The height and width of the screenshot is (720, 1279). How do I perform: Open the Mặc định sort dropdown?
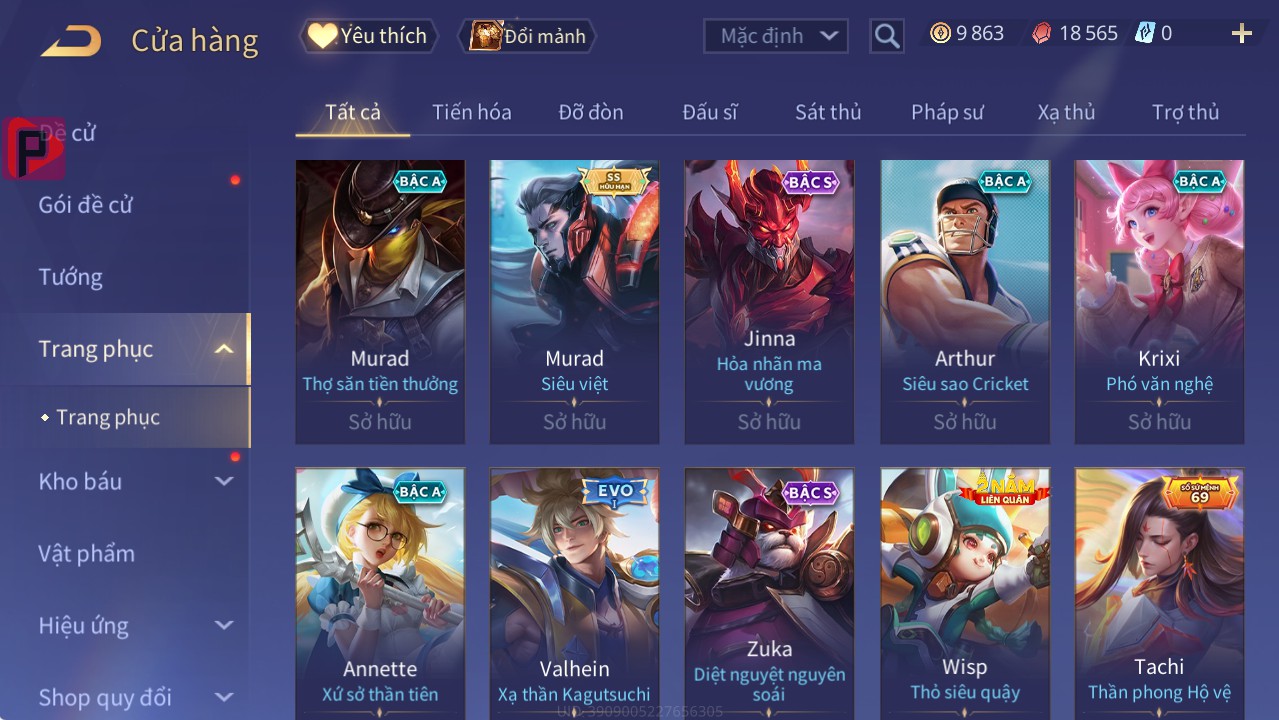click(776, 36)
